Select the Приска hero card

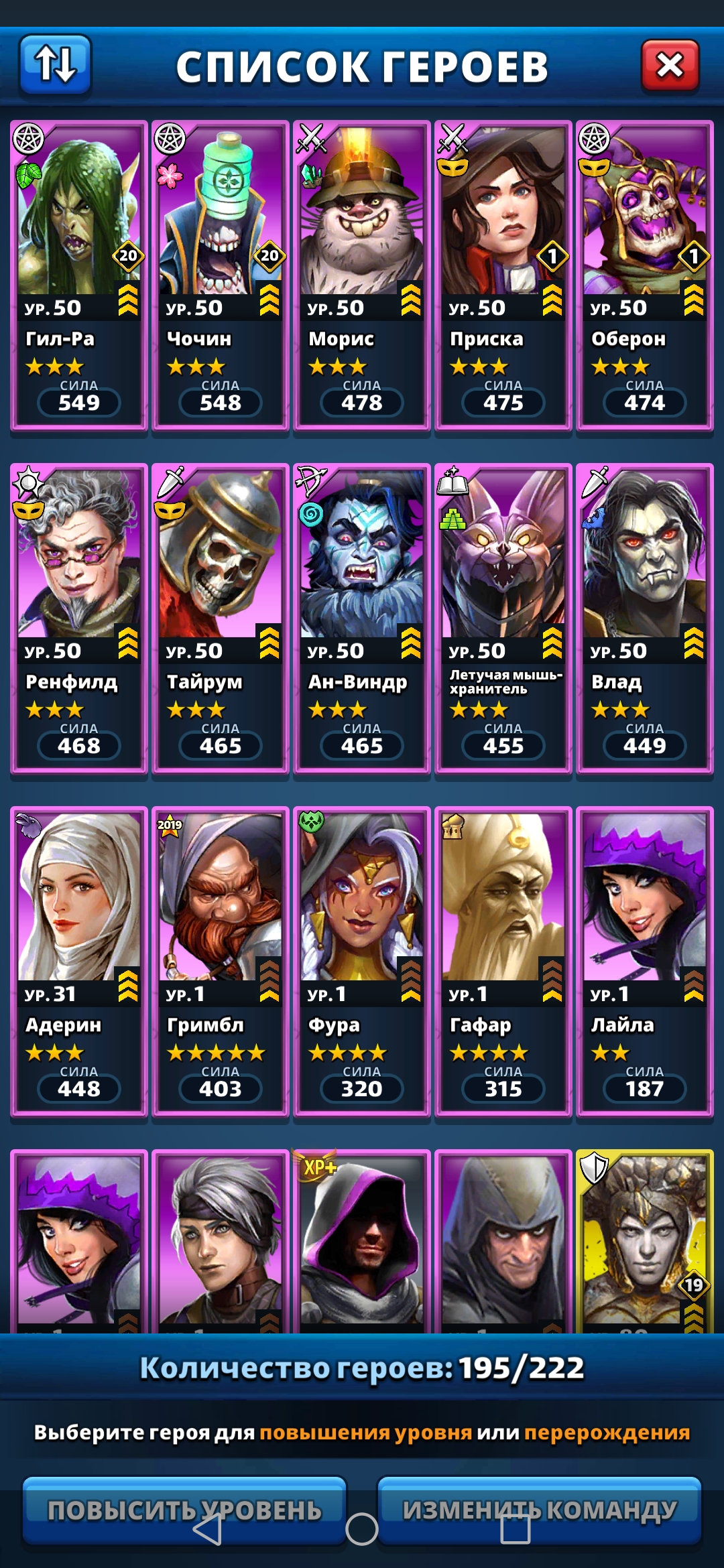click(x=503, y=275)
